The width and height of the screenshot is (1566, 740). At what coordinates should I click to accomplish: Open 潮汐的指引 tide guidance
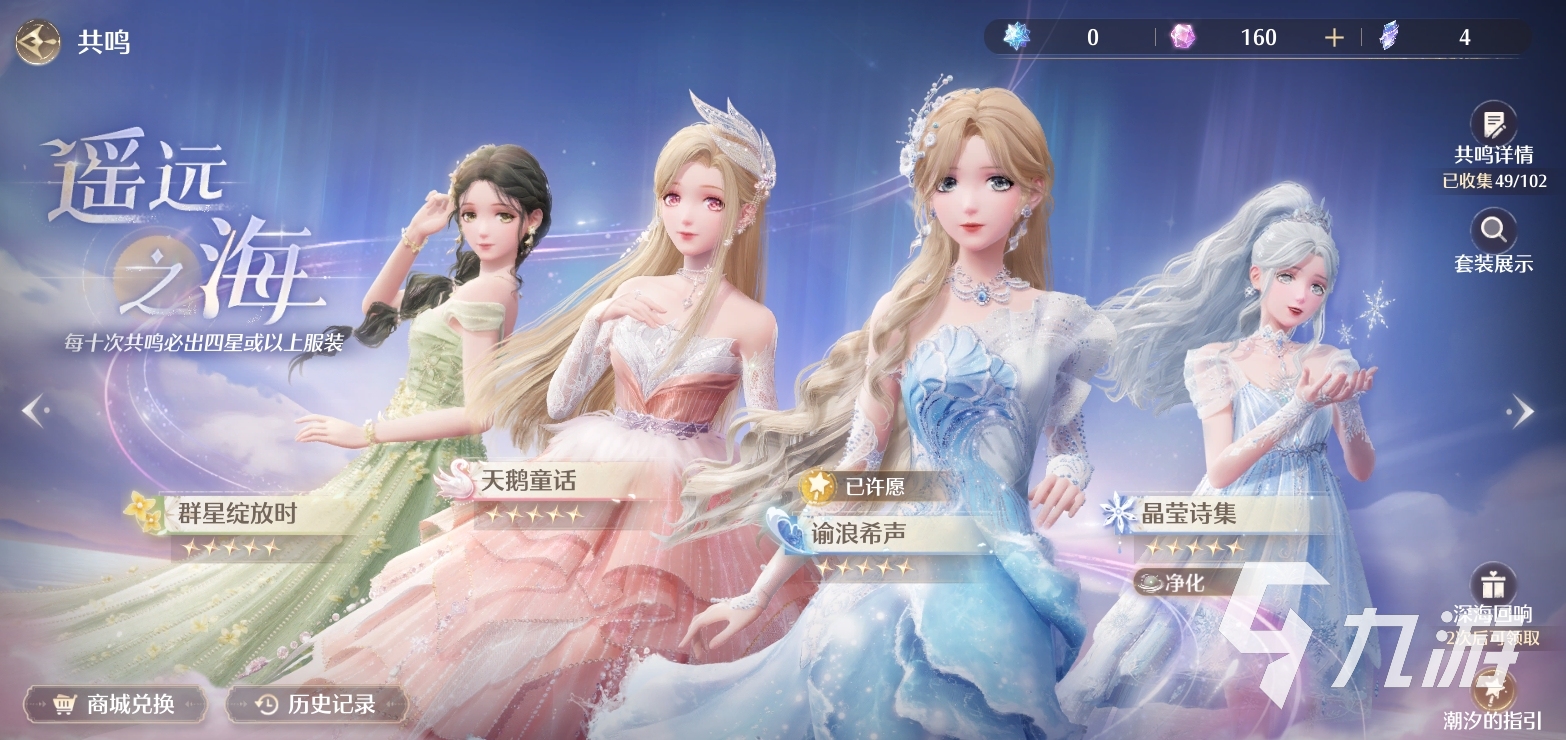(1493, 692)
